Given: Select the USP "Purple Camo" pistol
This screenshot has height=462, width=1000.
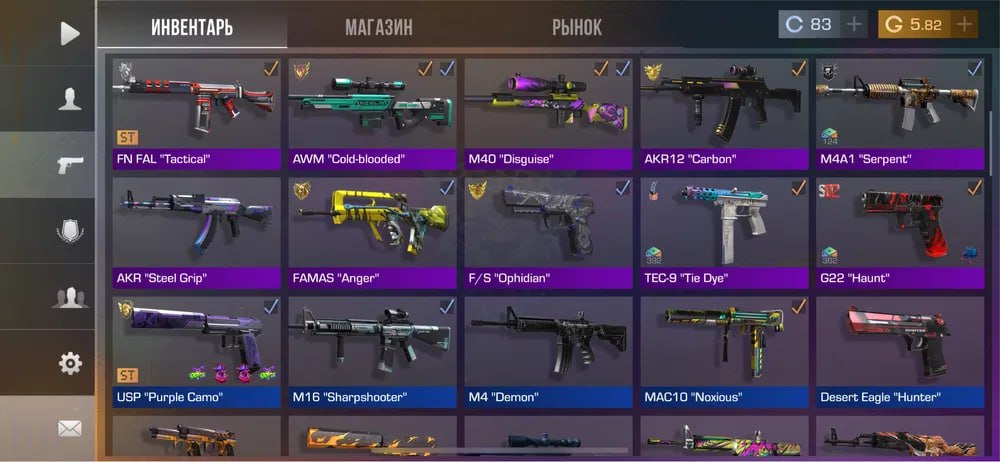Looking at the screenshot, I should click(197, 350).
